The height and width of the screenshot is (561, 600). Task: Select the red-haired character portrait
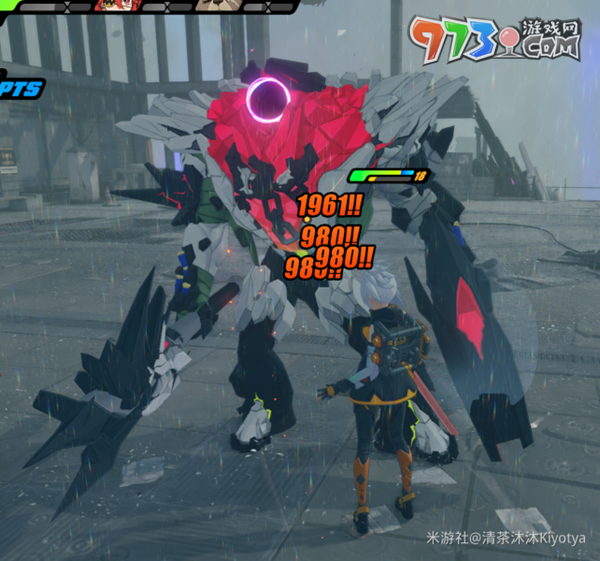tap(116, 5)
